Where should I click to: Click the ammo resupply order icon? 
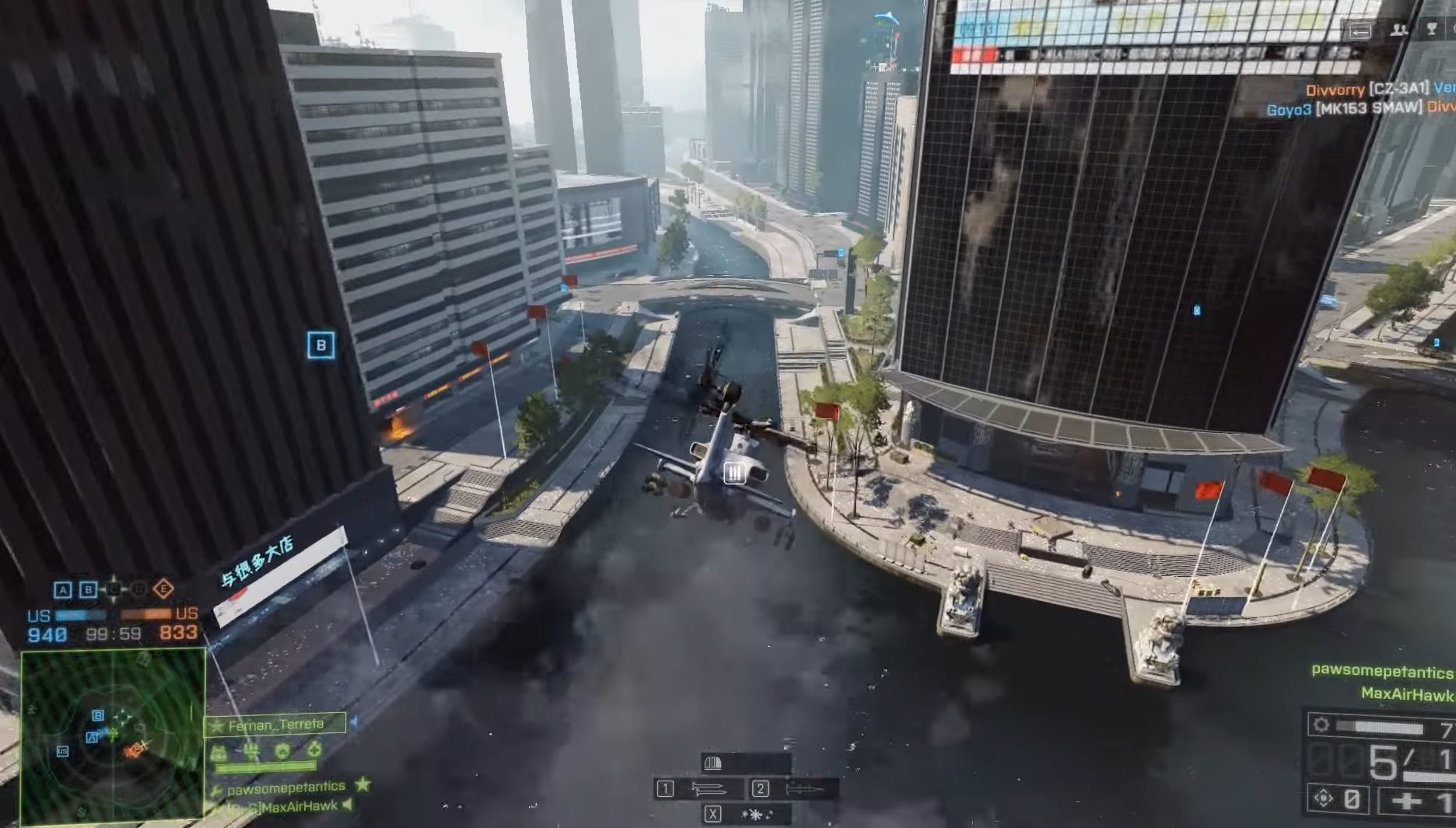[219, 750]
